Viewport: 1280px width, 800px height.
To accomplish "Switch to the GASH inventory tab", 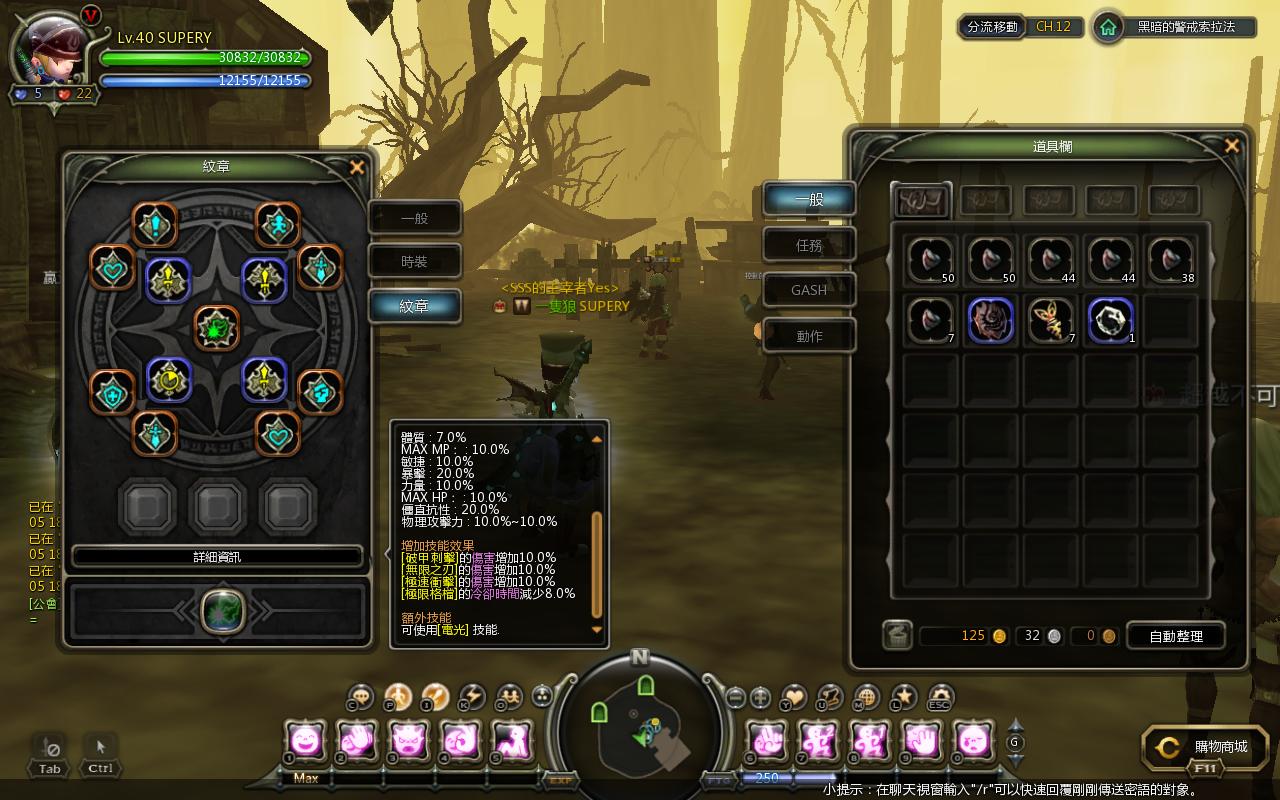I will coord(809,290).
